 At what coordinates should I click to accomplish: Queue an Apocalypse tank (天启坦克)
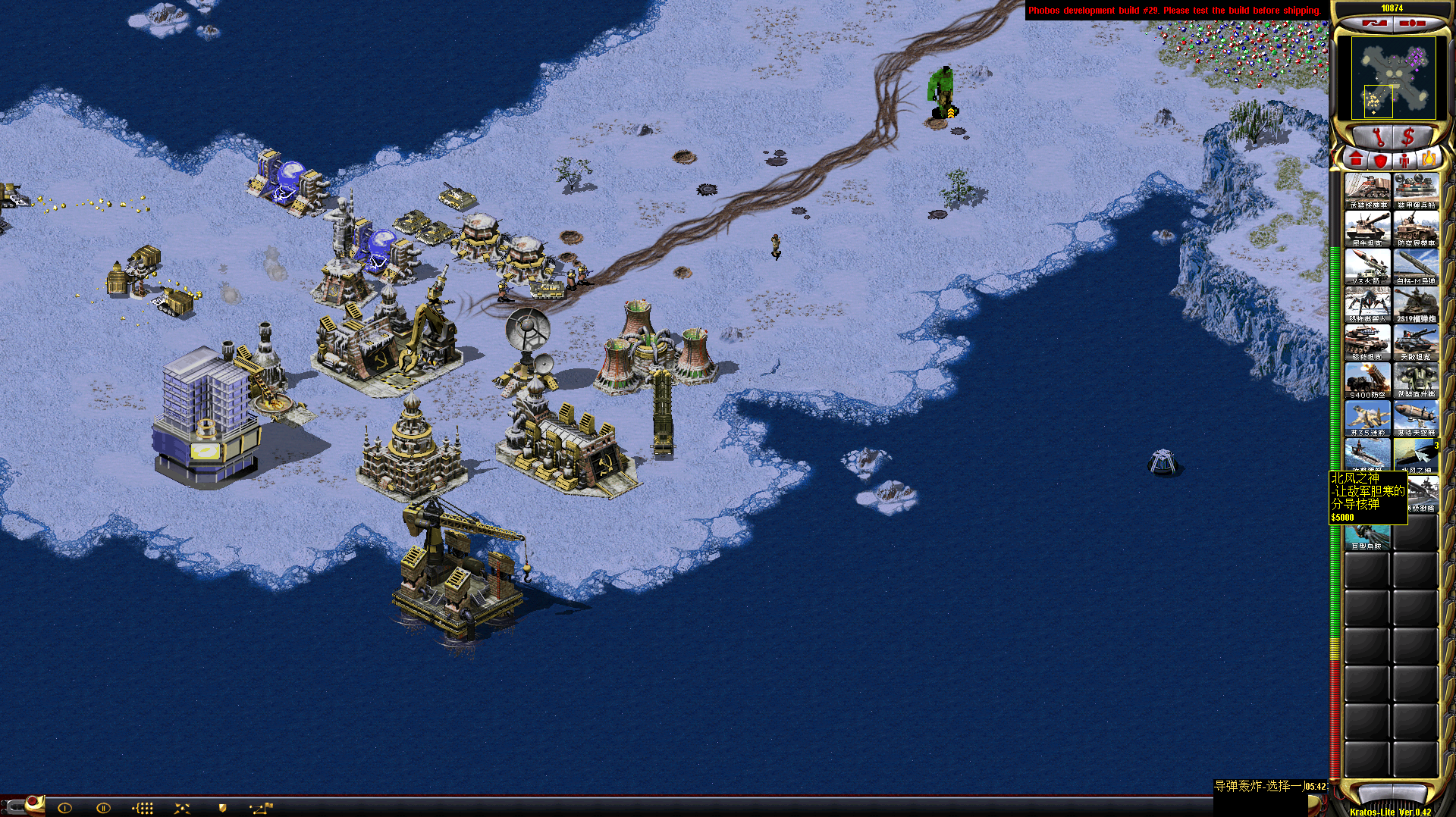[x=1416, y=342]
